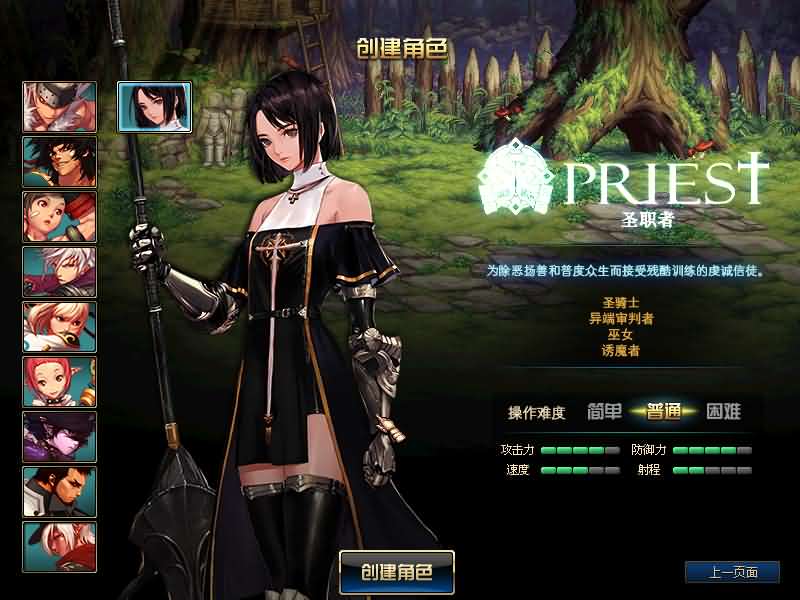Click the 创建角色 create character button
The width and height of the screenshot is (800, 600).
click(397, 573)
